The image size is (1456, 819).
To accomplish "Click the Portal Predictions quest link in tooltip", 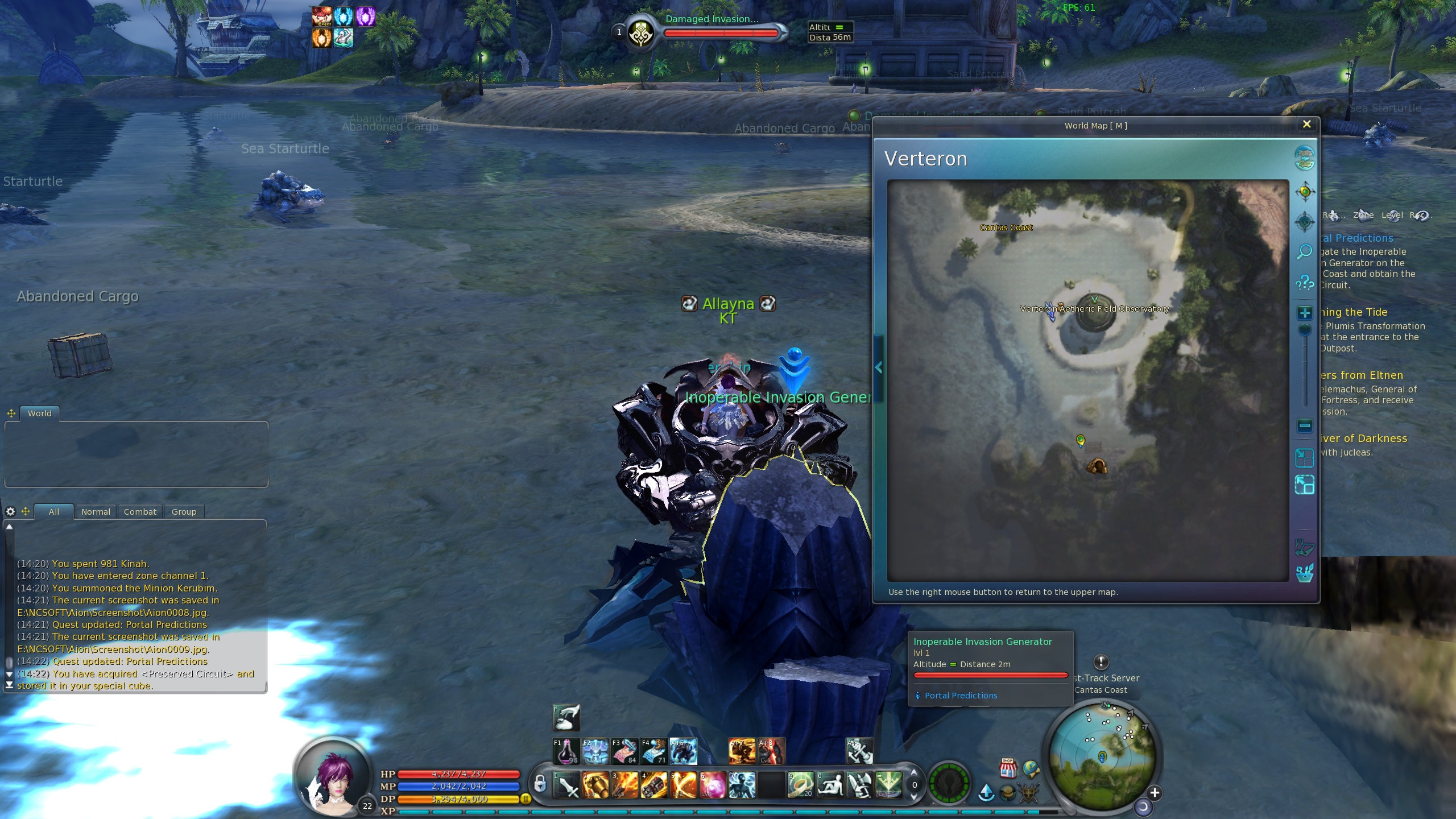I will [x=961, y=696].
